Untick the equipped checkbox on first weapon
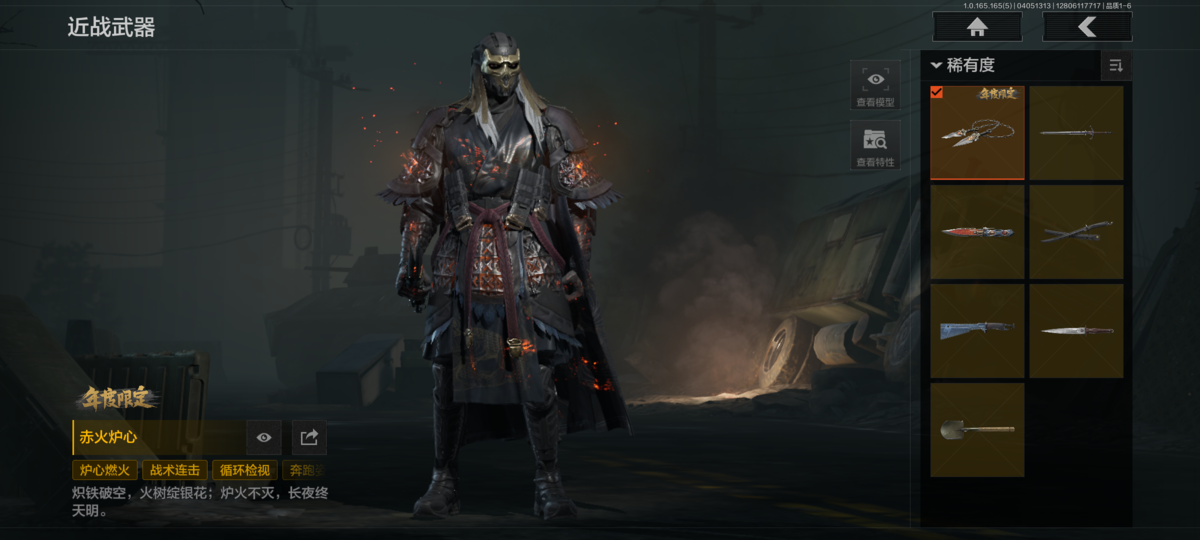1200x540 pixels. [937, 93]
